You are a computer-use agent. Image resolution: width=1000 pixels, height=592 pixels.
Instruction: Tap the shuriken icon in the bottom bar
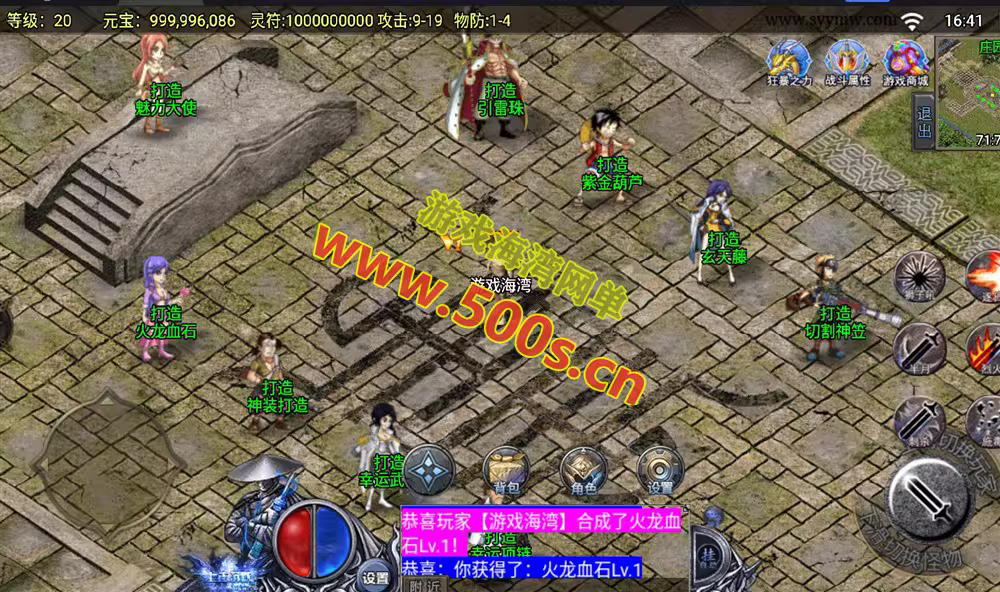(x=427, y=469)
